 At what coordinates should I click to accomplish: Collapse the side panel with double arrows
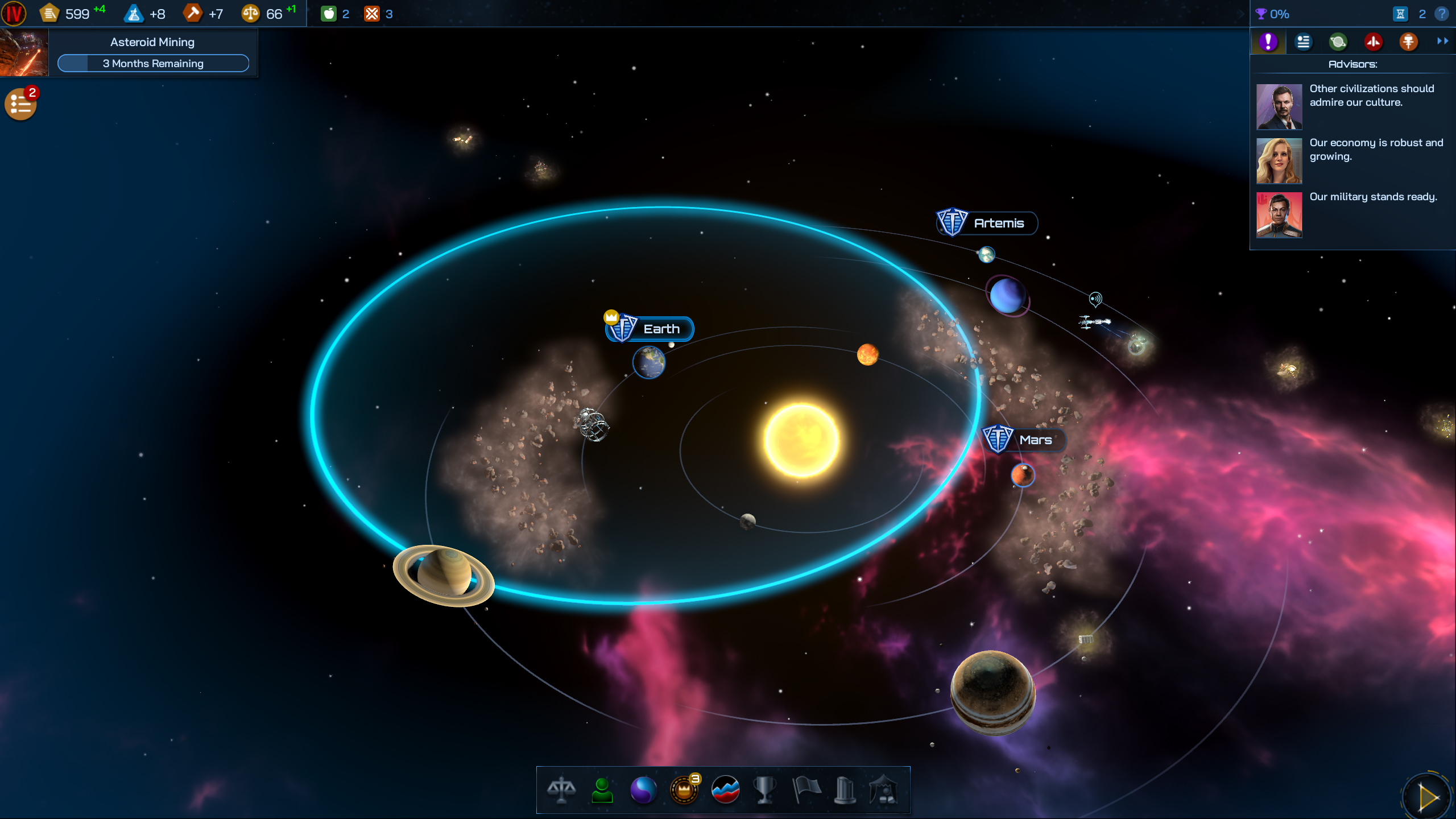tap(1442, 41)
